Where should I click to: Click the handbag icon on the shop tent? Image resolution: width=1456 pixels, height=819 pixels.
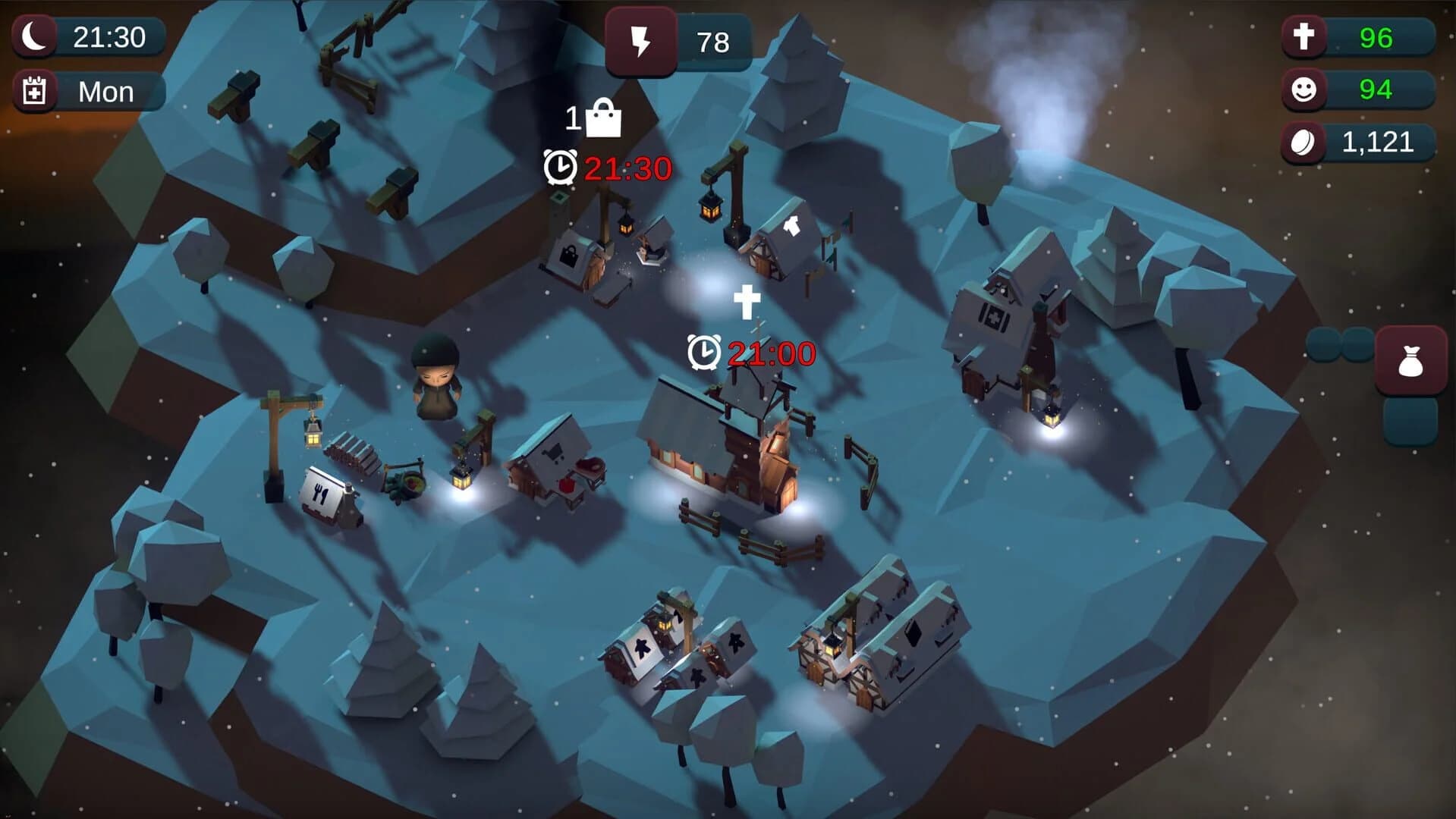pyautogui.click(x=569, y=256)
